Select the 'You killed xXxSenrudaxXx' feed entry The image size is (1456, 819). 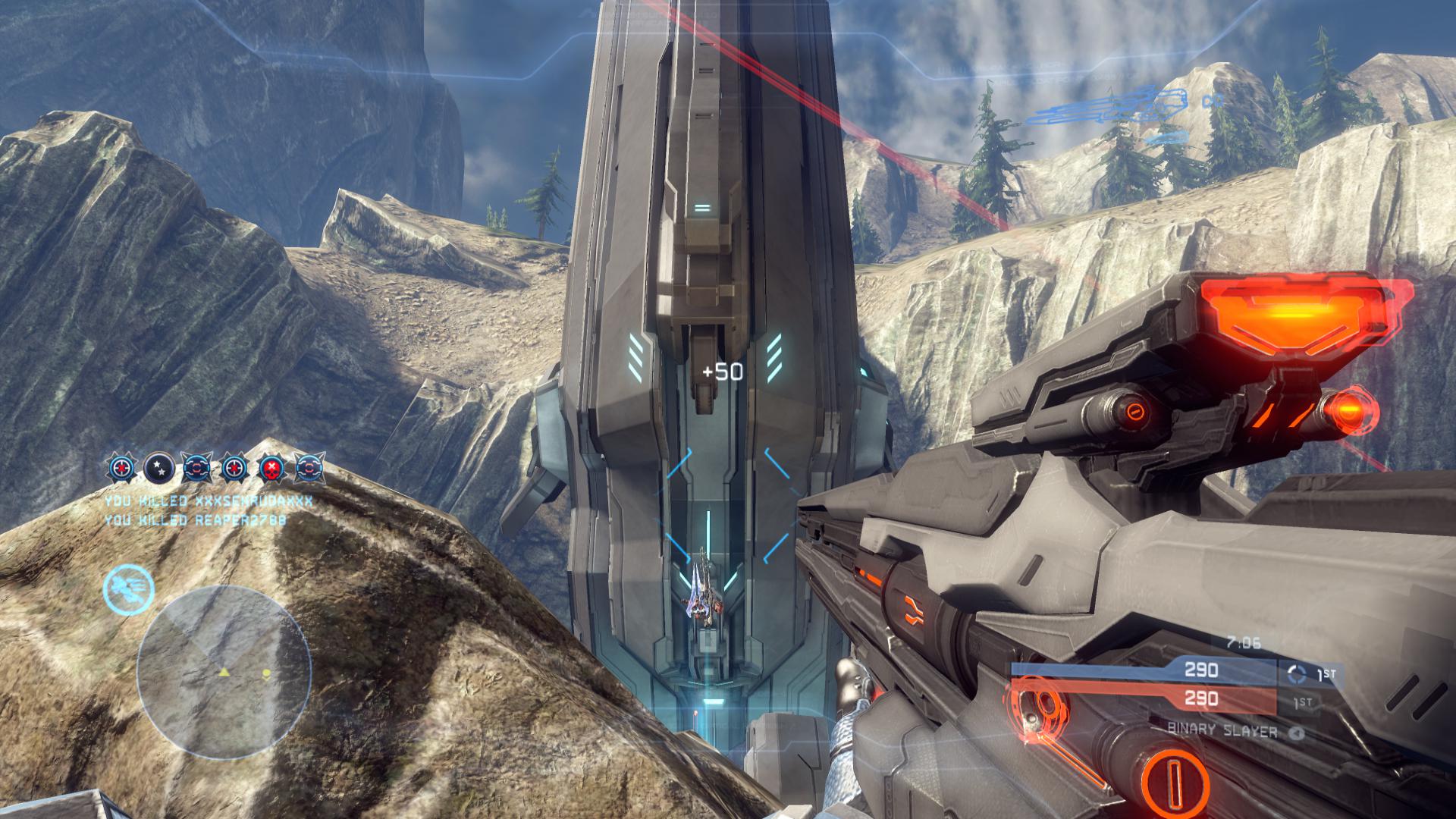tap(209, 501)
